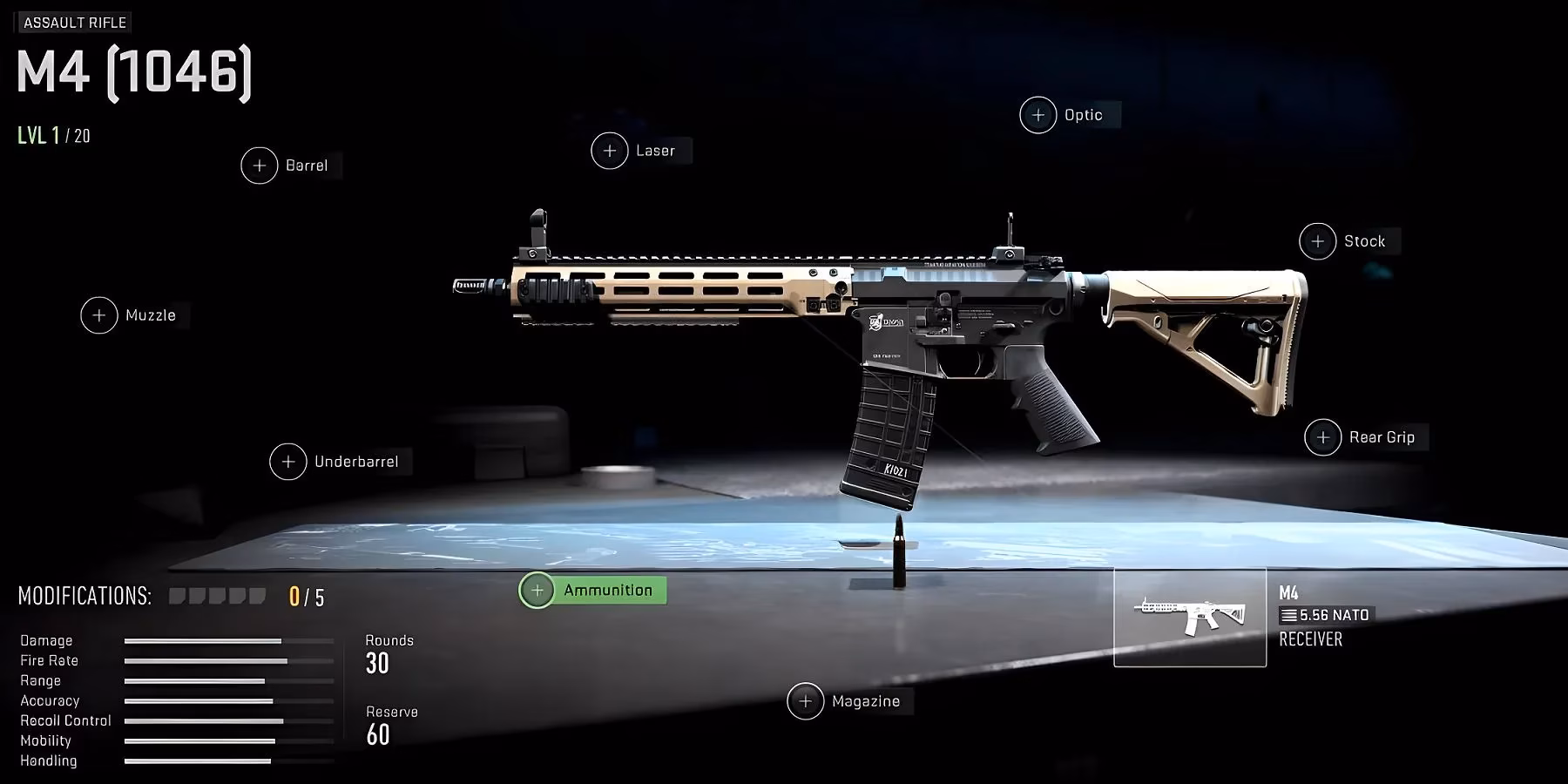Open the Laser attachment slot
Image resolution: width=1568 pixels, height=784 pixels.
tap(609, 150)
